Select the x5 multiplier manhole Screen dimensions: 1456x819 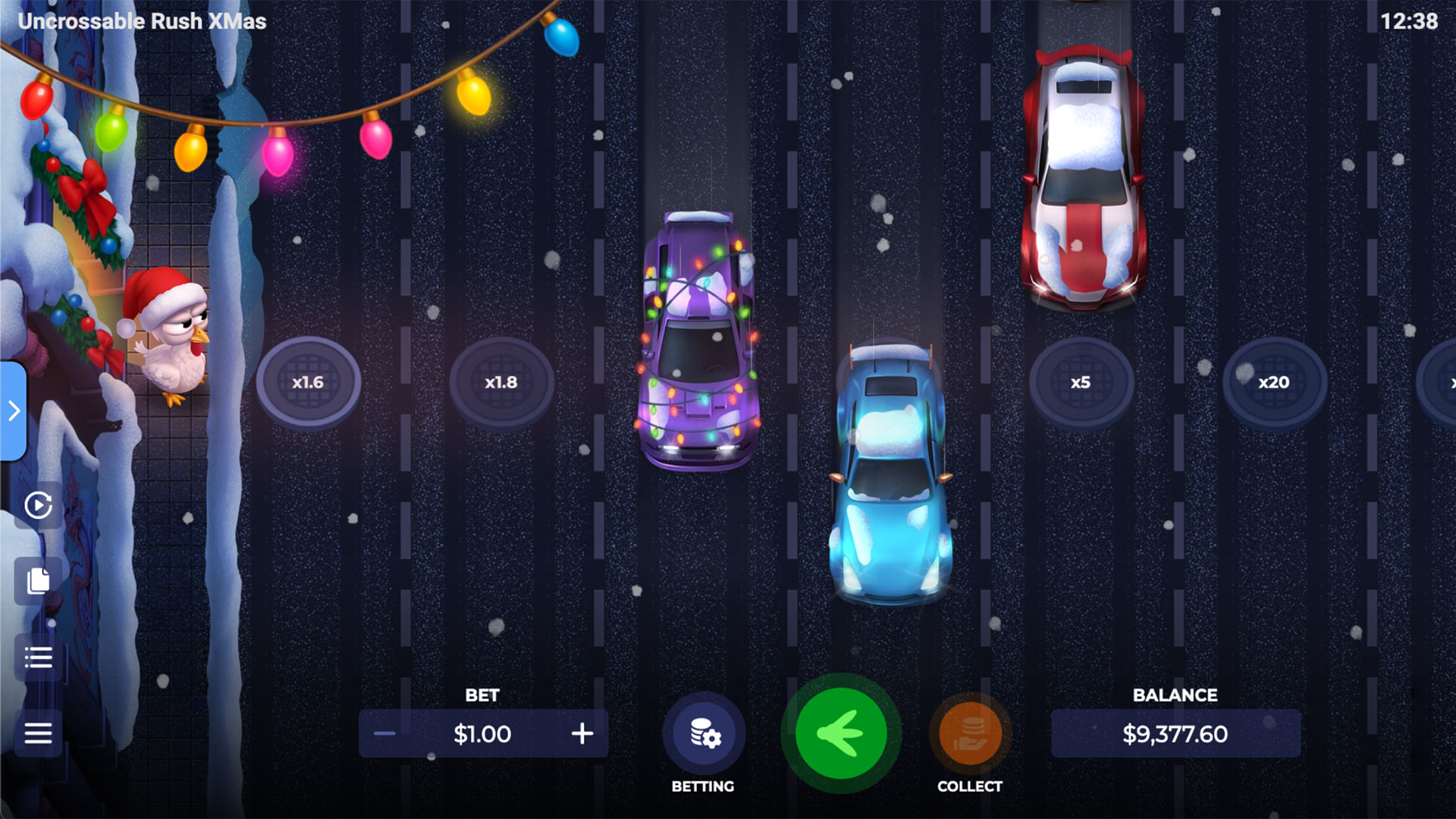(x=1081, y=382)
